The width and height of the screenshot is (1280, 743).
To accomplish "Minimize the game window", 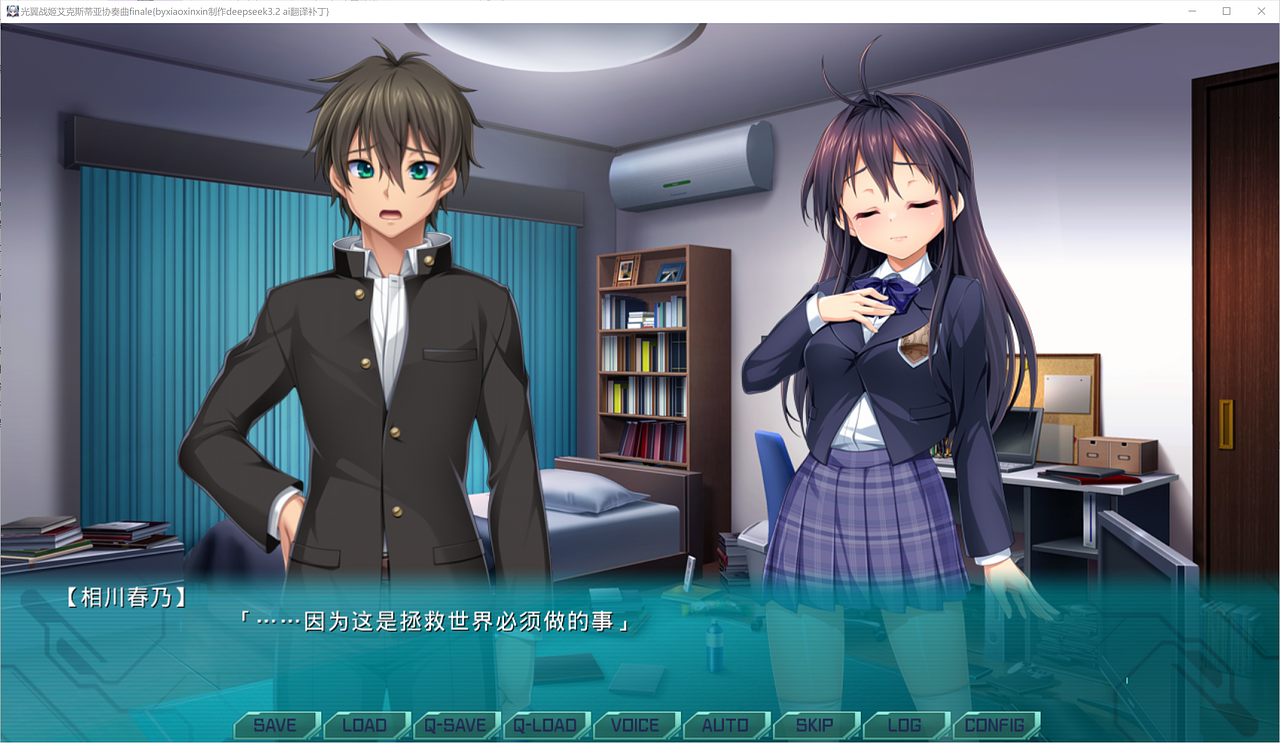I will coord(1193,11).
